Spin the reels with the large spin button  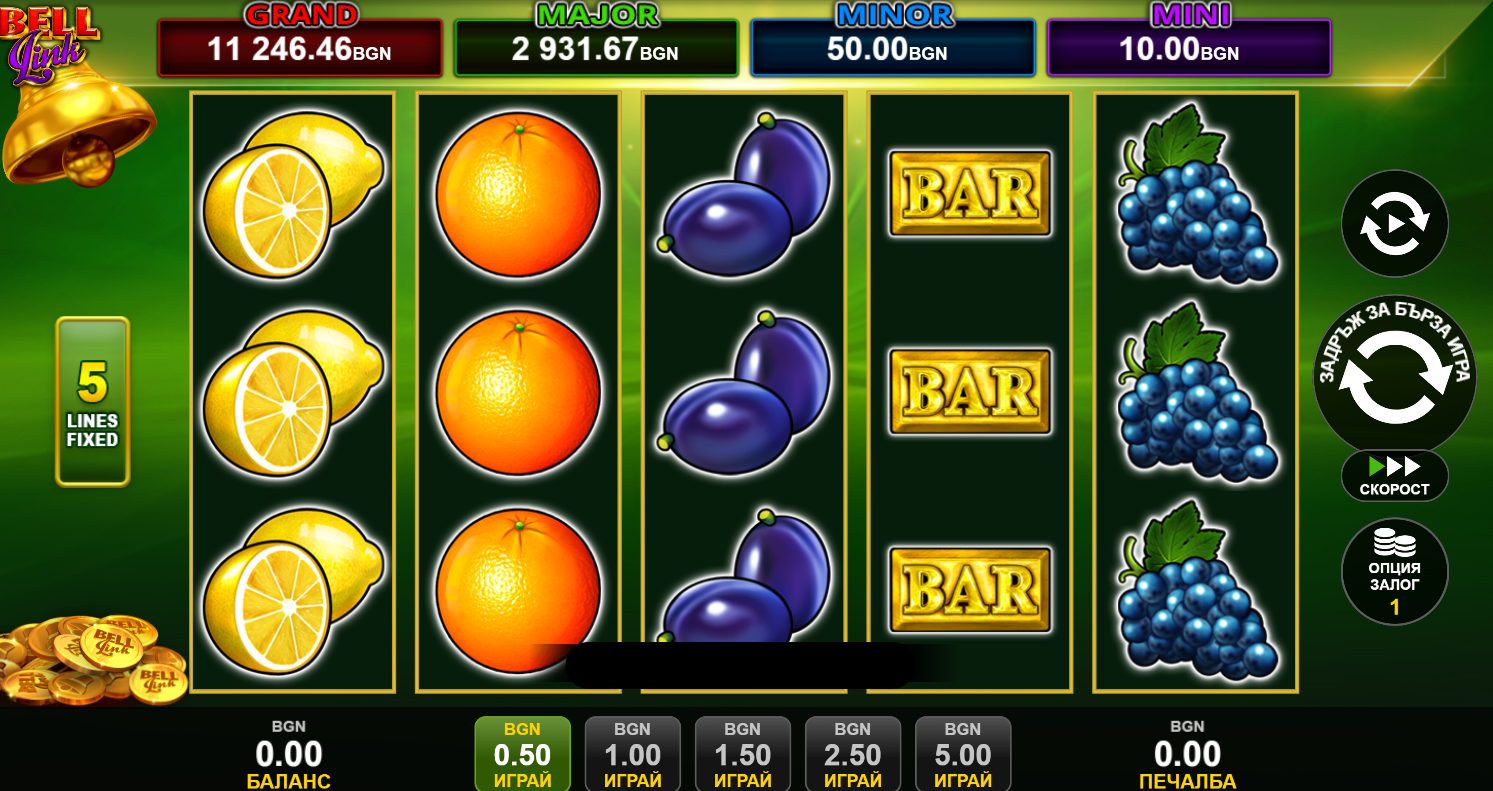(x=1394, y=377)
